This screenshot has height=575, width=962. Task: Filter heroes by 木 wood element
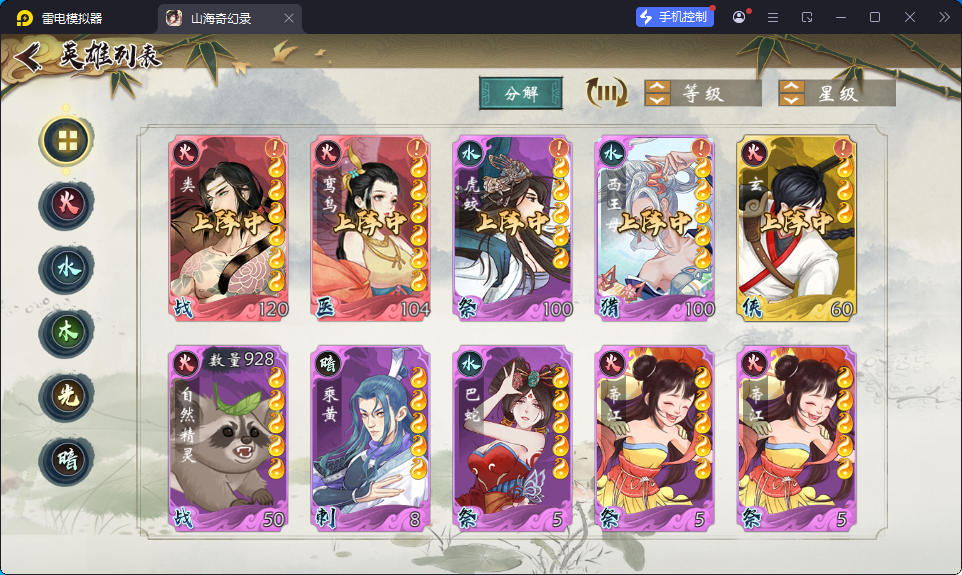pos(66,333)
